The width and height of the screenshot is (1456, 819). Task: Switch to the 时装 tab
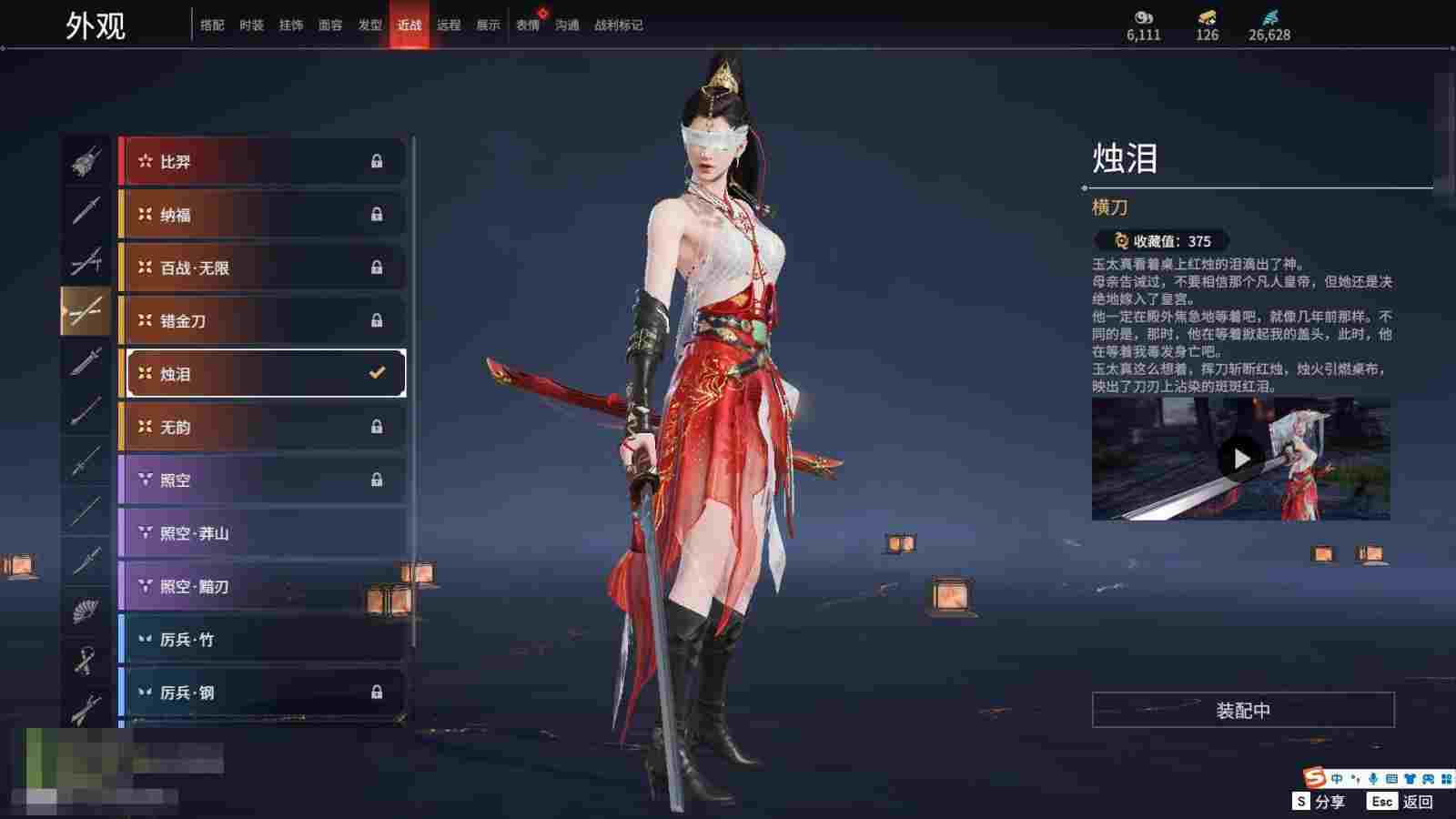251,25
